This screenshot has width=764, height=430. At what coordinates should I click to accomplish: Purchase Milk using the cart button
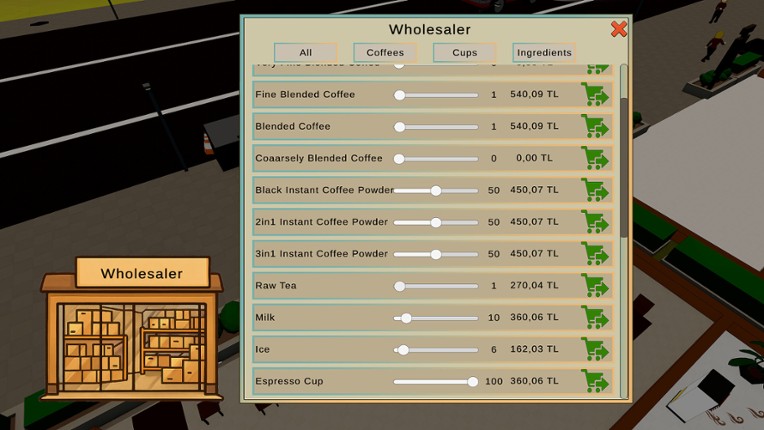coord(597,318)
